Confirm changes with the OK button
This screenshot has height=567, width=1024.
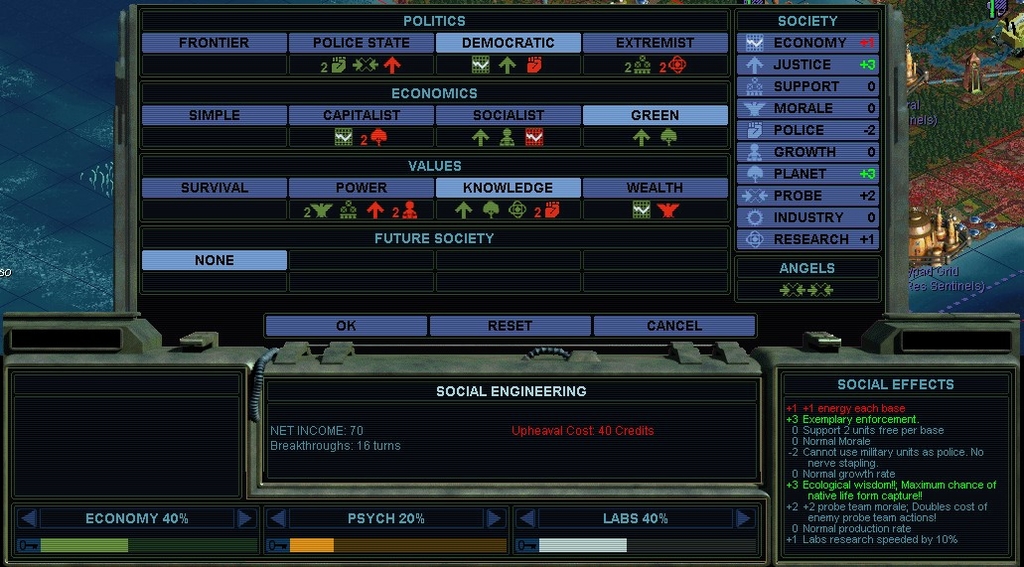point(346,326)
